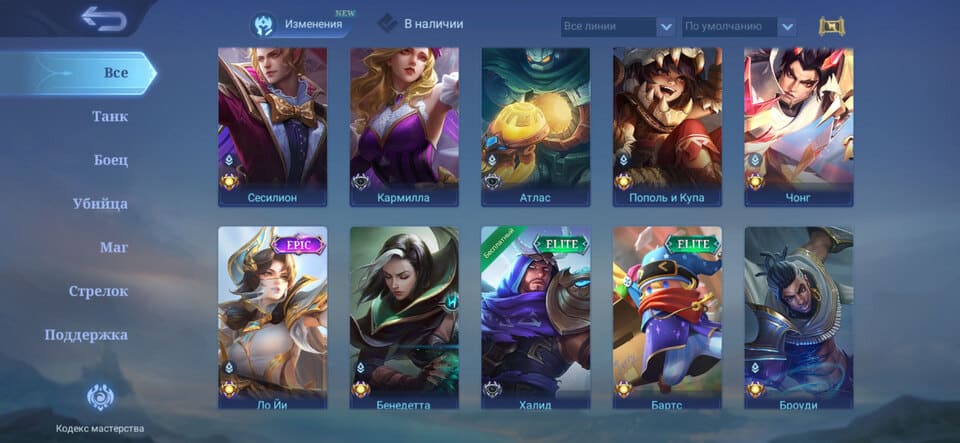Open the Стрелок hero list
The width and height of the screenshot is (960, 443).
tap(98, 291)
